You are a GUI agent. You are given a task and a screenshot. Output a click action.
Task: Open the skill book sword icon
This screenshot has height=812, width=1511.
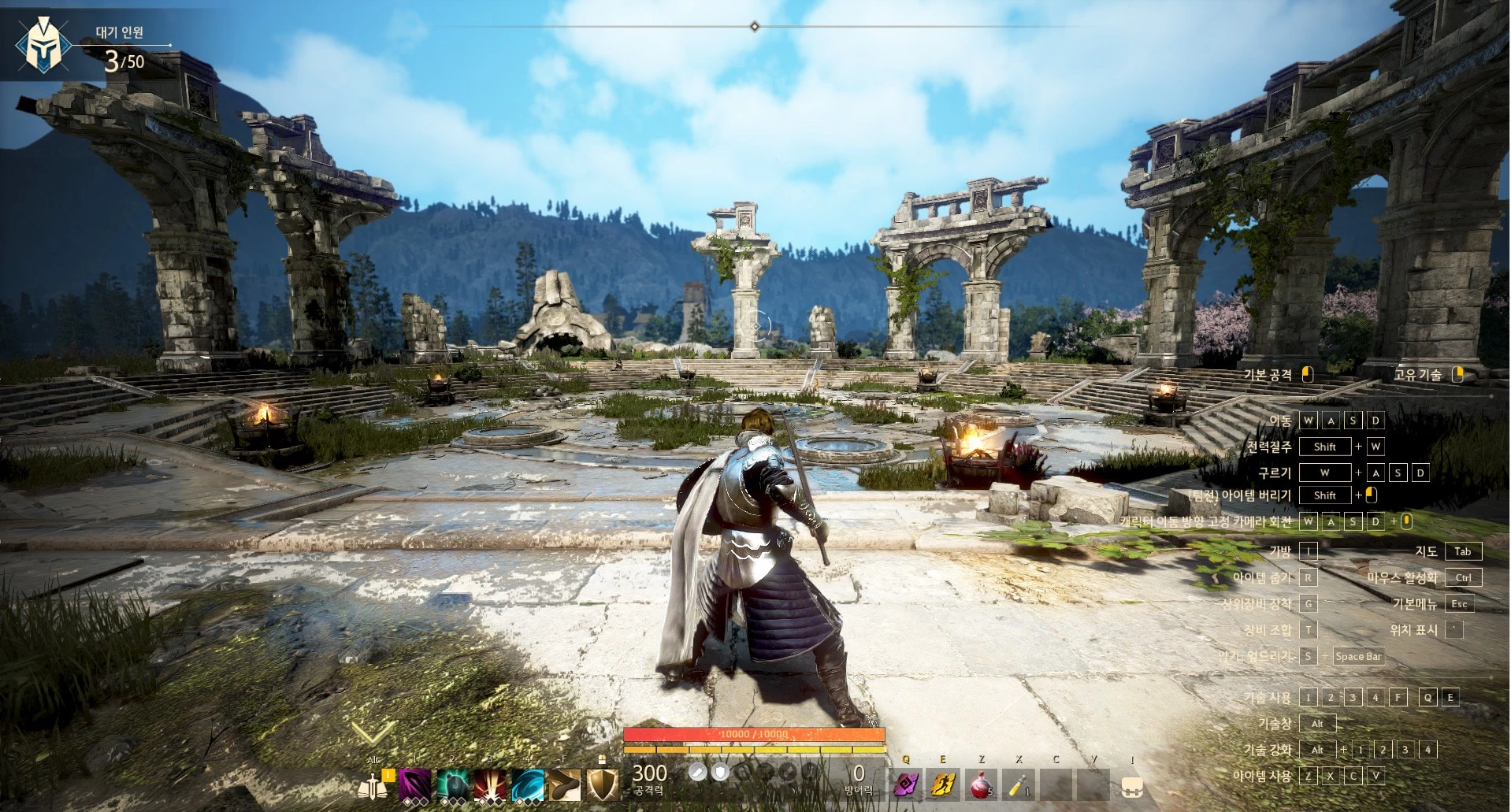pyautogui.click(x=374, y=784)
